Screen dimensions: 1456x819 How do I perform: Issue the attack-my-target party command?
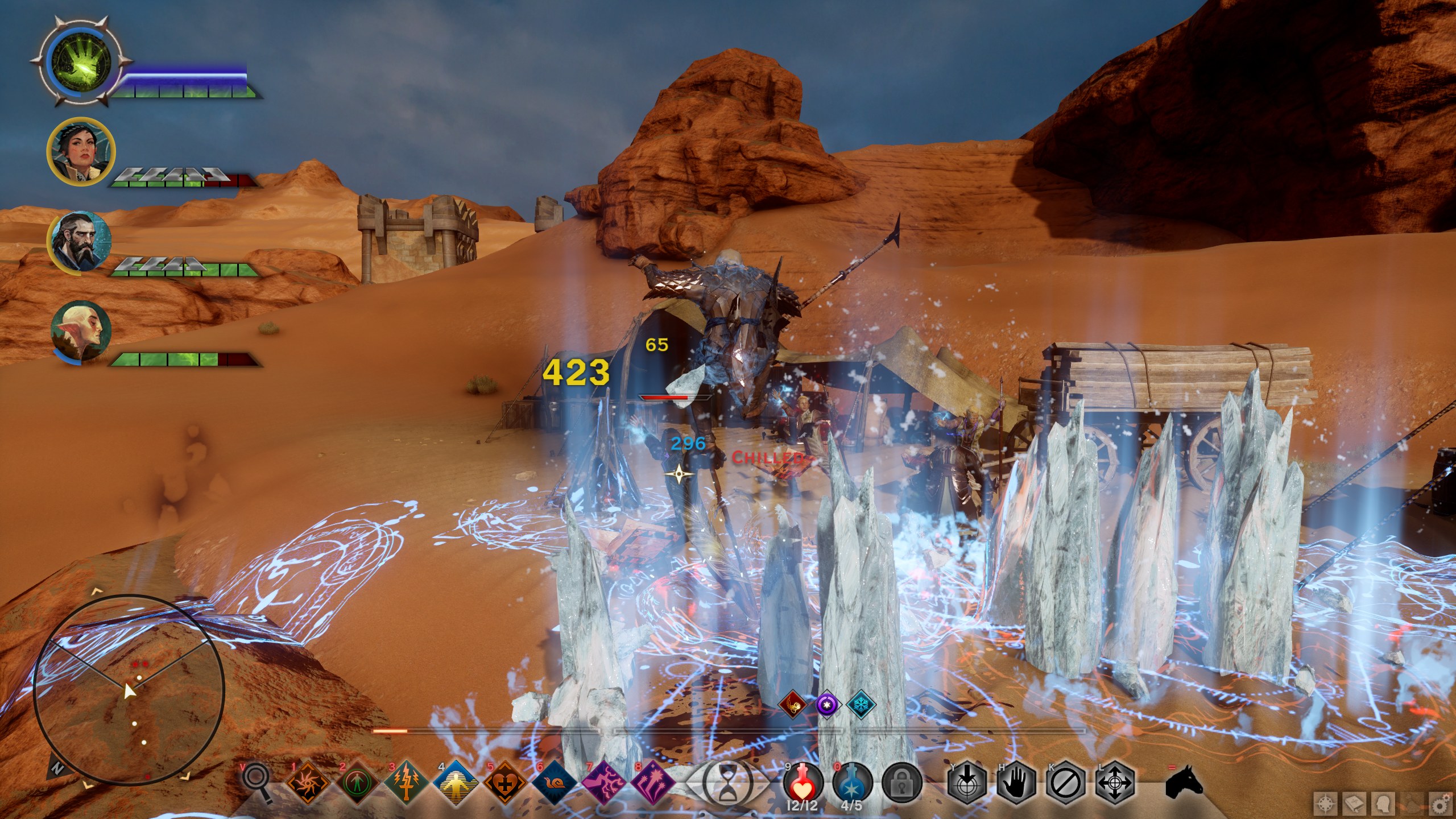pyautogui.click(x=967, y=784)
